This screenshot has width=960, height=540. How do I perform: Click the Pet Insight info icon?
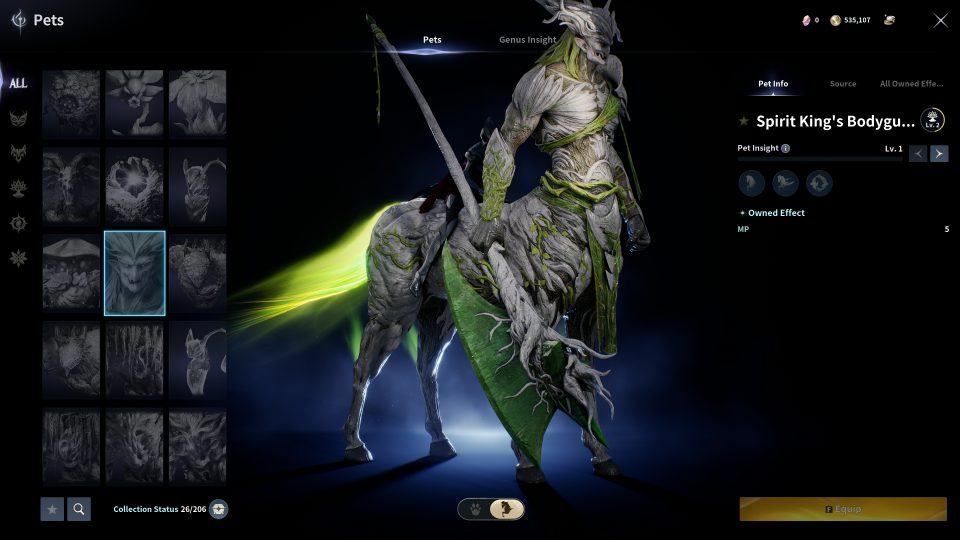(785, 148)
